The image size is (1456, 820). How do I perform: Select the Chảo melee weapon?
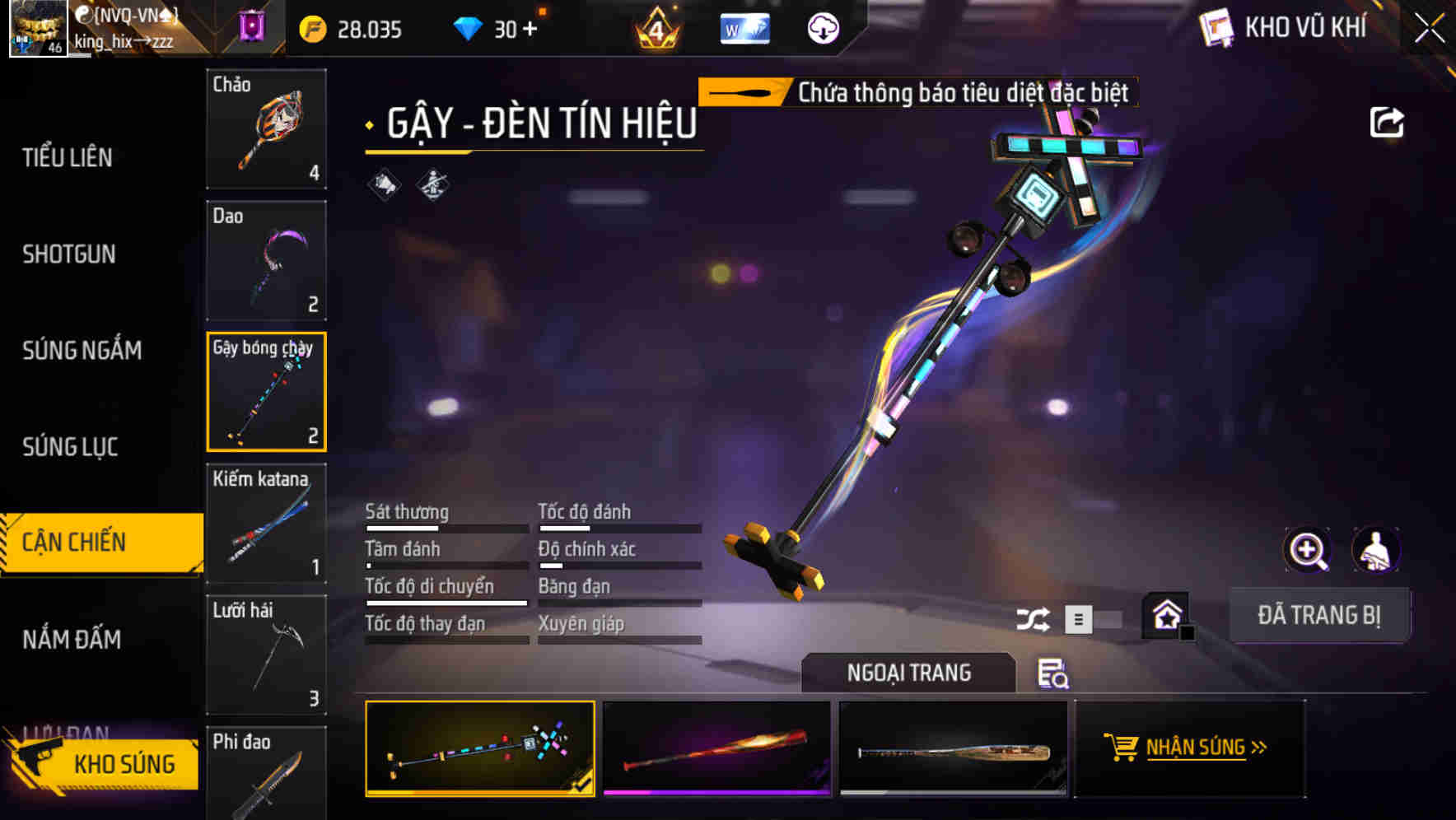[x=266, y=129]
